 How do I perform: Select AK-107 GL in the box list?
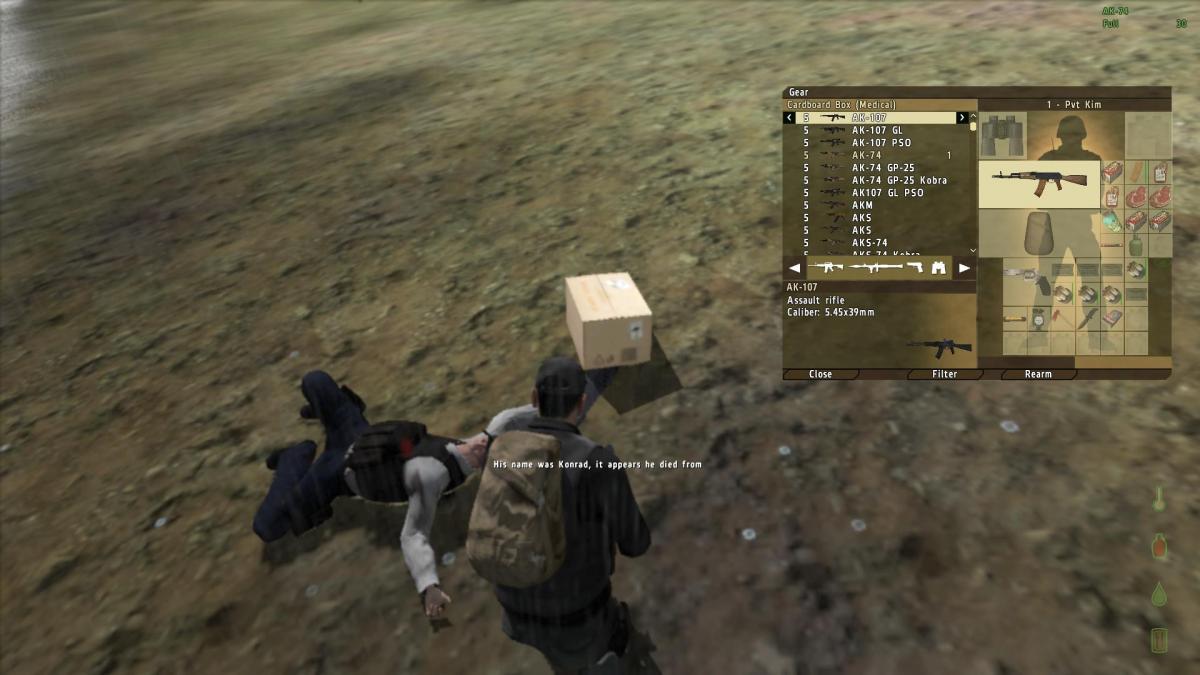[876, 130]
